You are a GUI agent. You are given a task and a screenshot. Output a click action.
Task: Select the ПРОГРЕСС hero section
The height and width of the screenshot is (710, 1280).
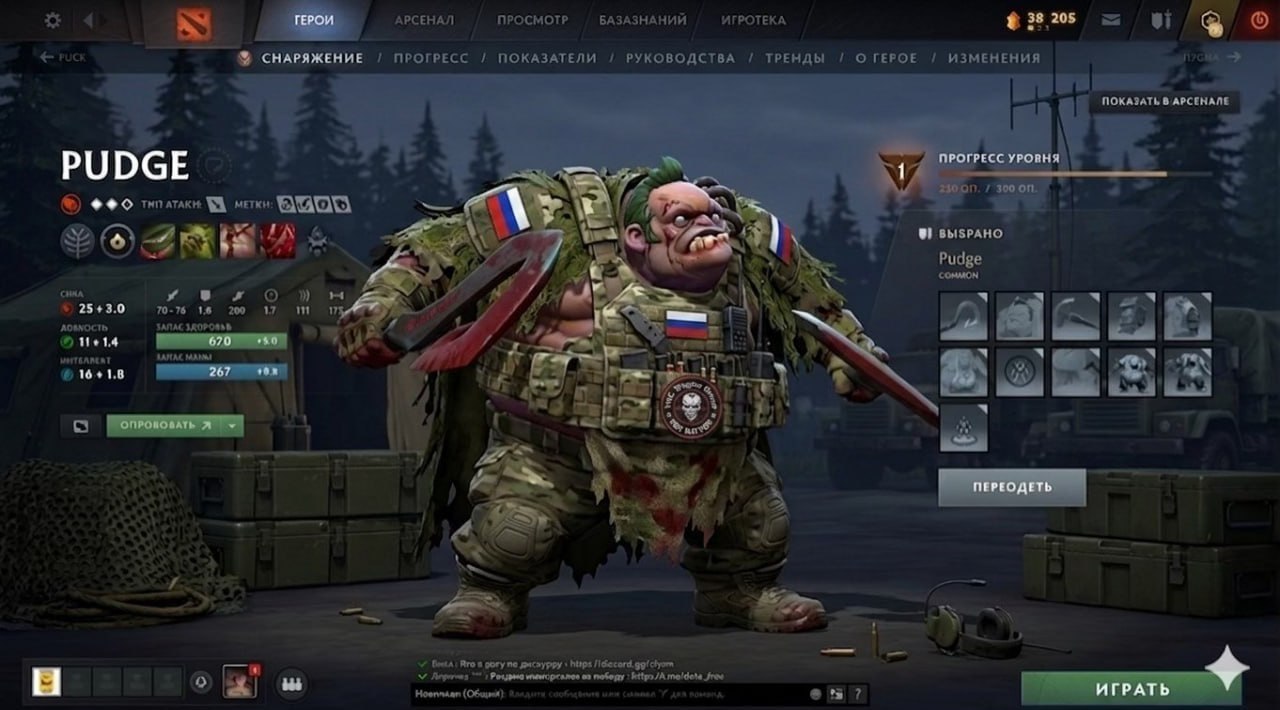coord(430,58)
